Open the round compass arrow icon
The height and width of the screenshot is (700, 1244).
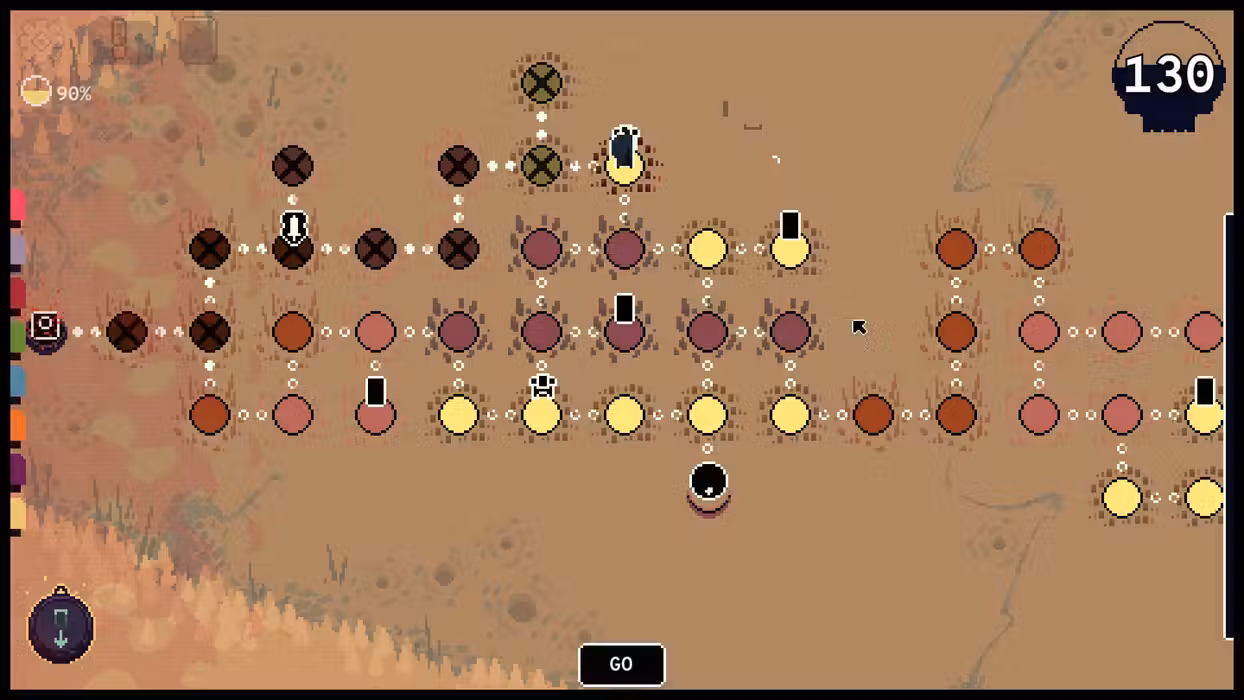pyautogui.click(x=61, y=626)
